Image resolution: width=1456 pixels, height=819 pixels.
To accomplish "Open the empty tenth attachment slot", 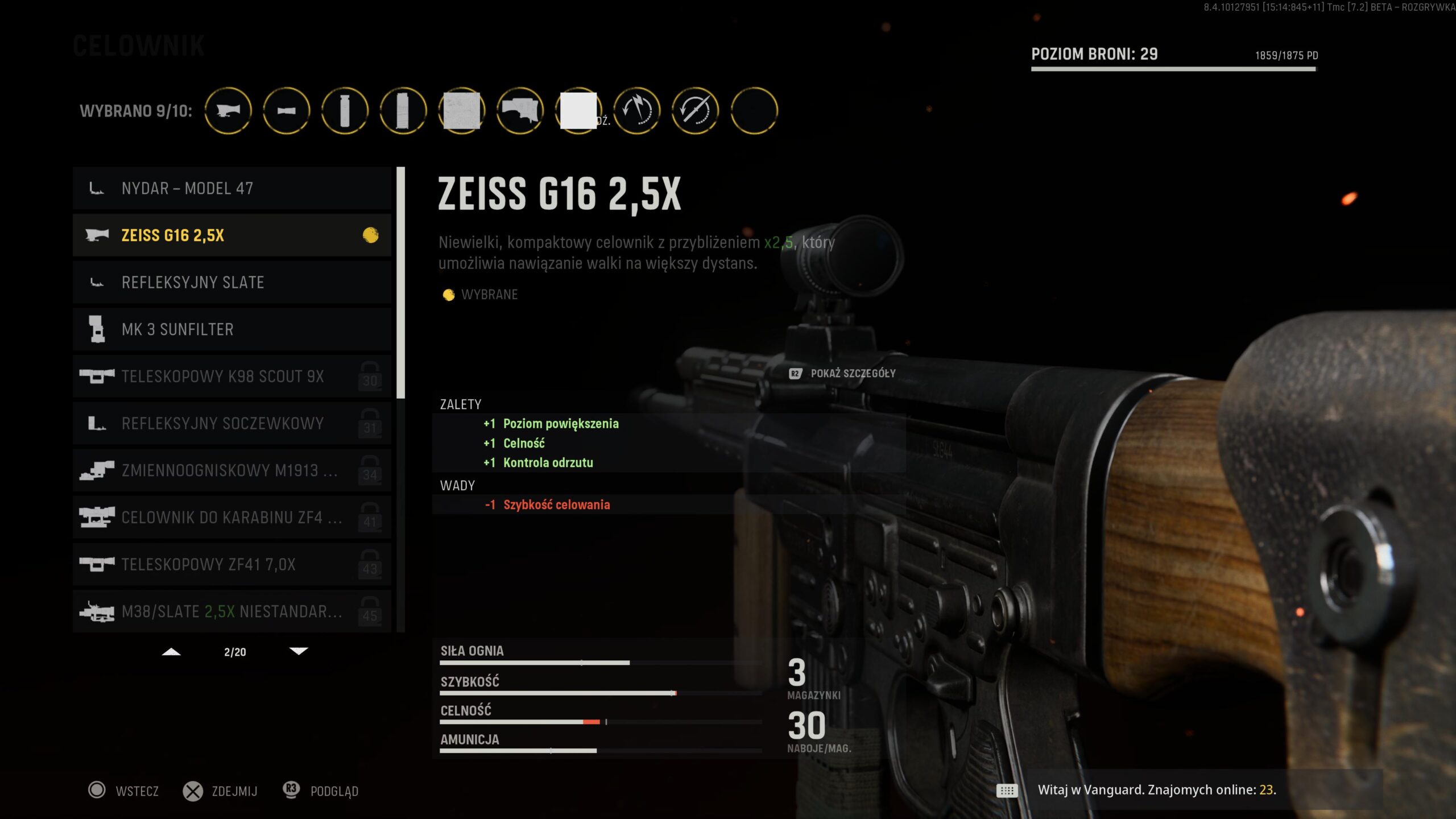I will click(x=754, y=110).
